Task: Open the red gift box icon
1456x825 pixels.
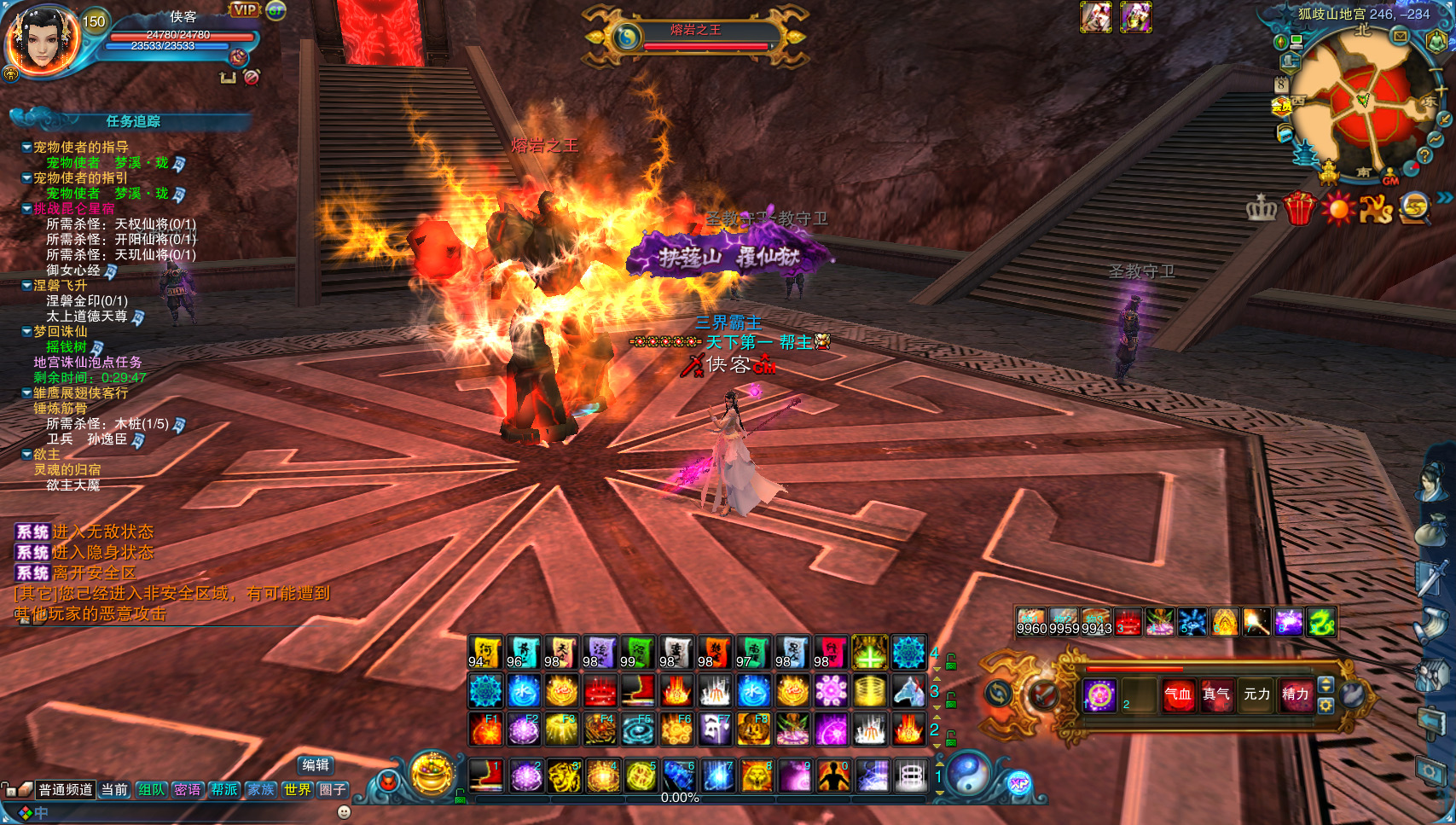Action: click(1299, 208)
